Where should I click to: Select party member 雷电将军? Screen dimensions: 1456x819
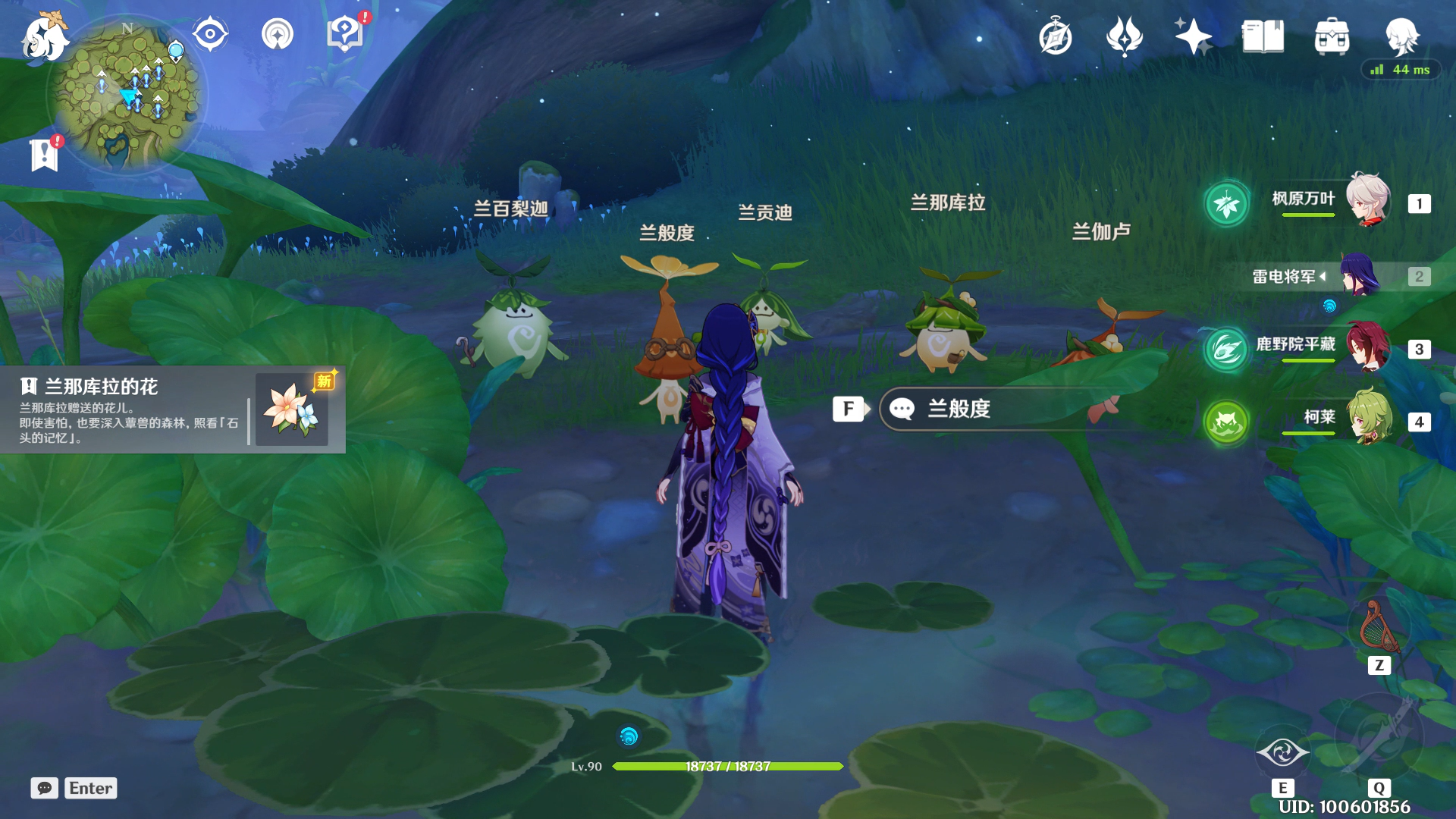click(1335, 276)
